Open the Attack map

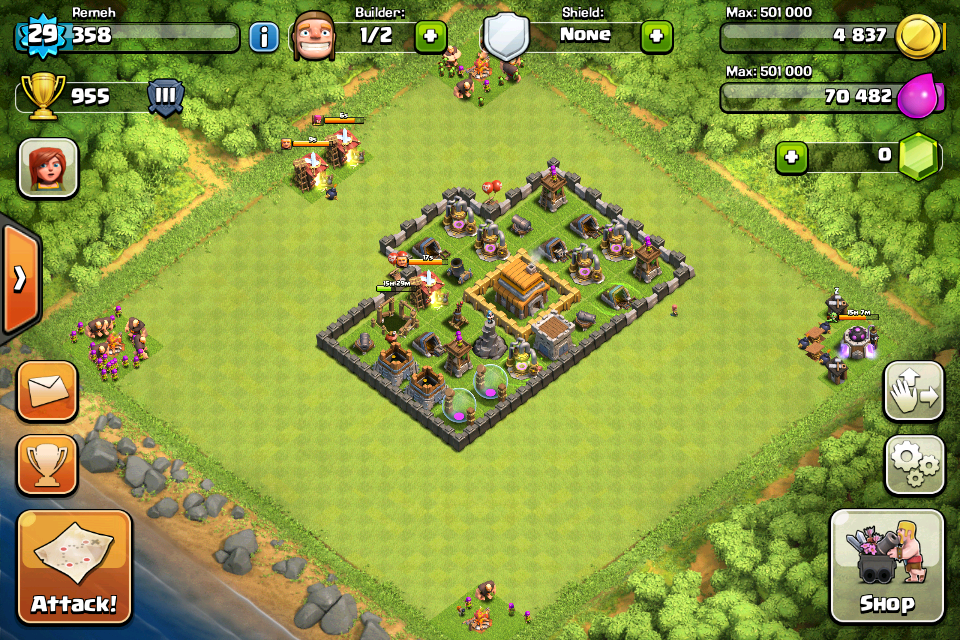[x=74, y=567]
